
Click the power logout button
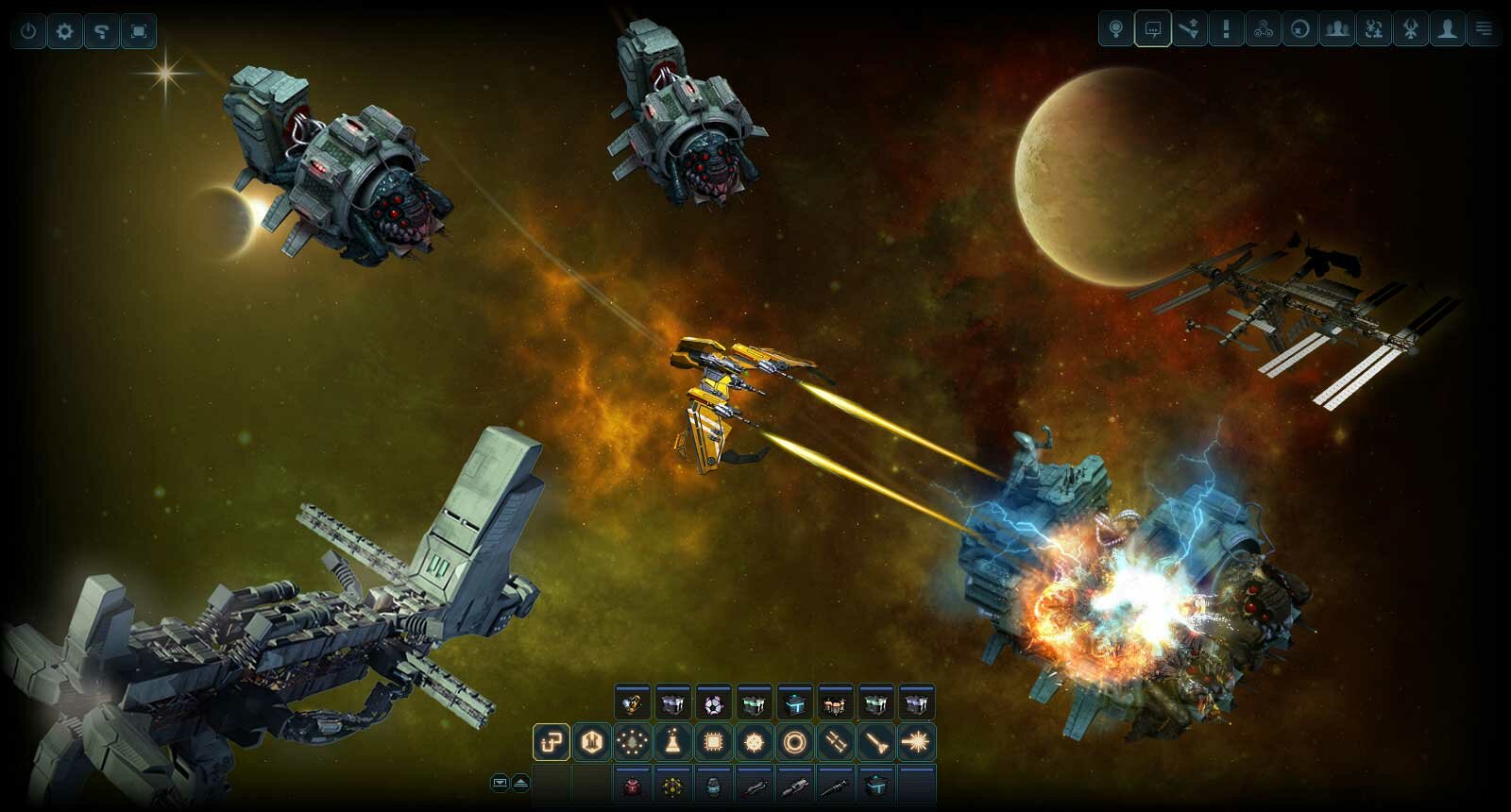coord(28,31)
